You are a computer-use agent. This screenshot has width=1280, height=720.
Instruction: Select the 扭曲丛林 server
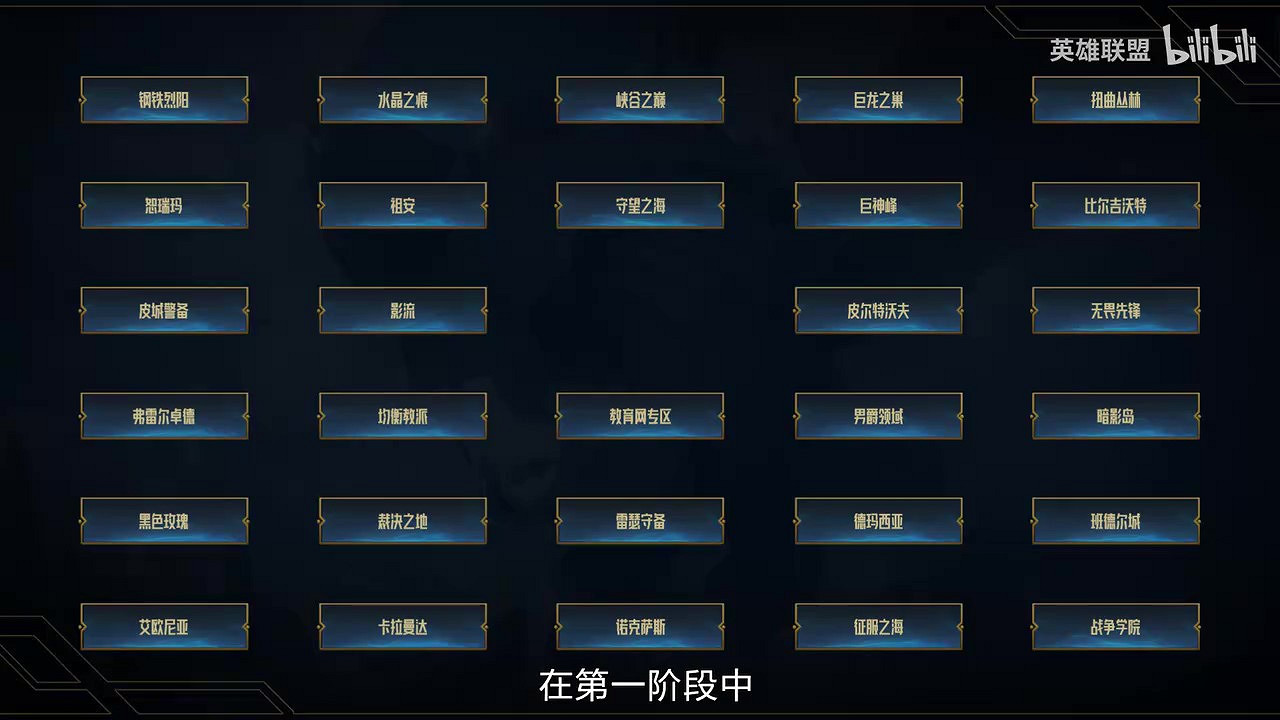(1116, 100)
